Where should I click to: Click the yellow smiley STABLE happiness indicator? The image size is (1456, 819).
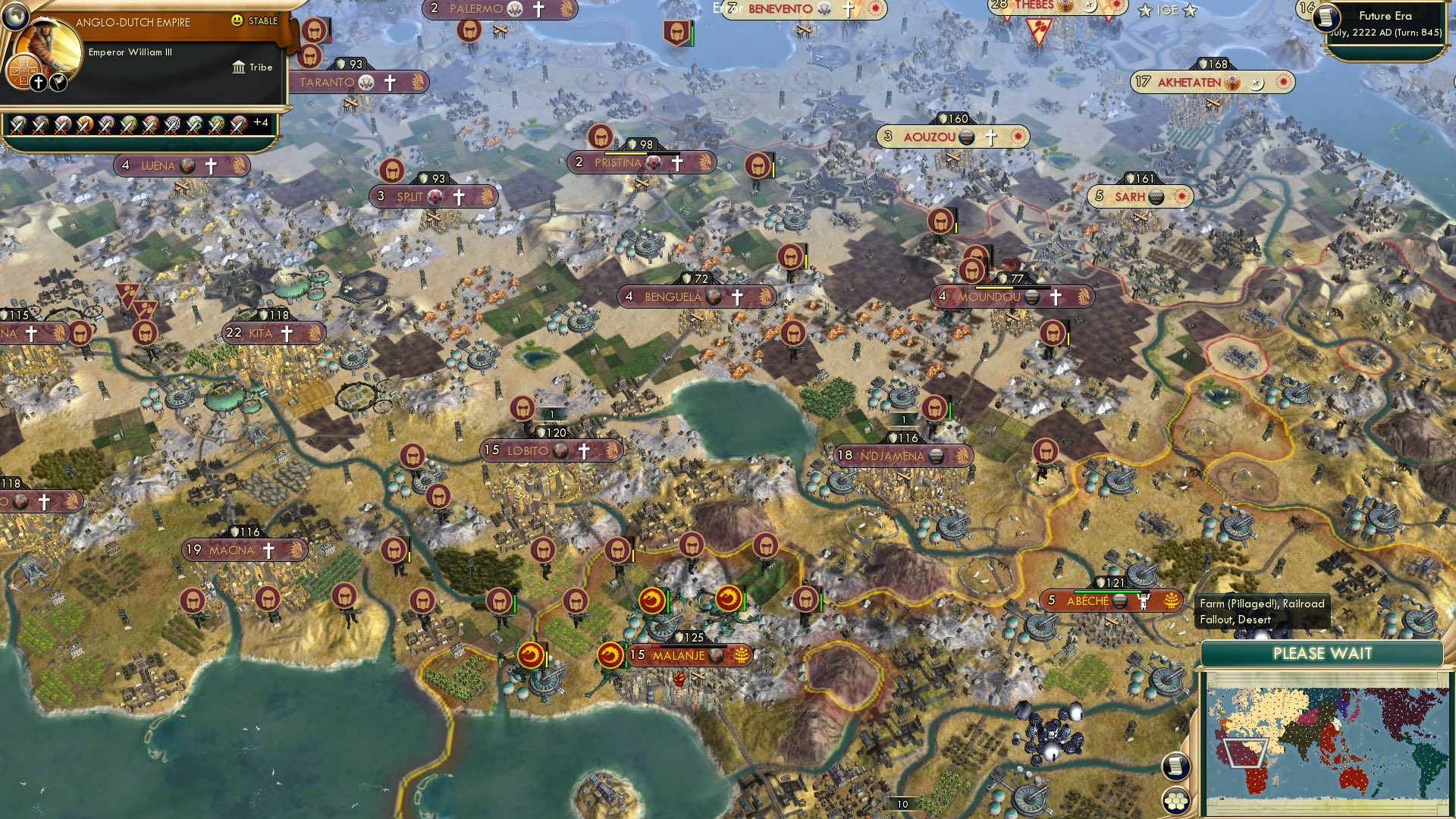239,22
